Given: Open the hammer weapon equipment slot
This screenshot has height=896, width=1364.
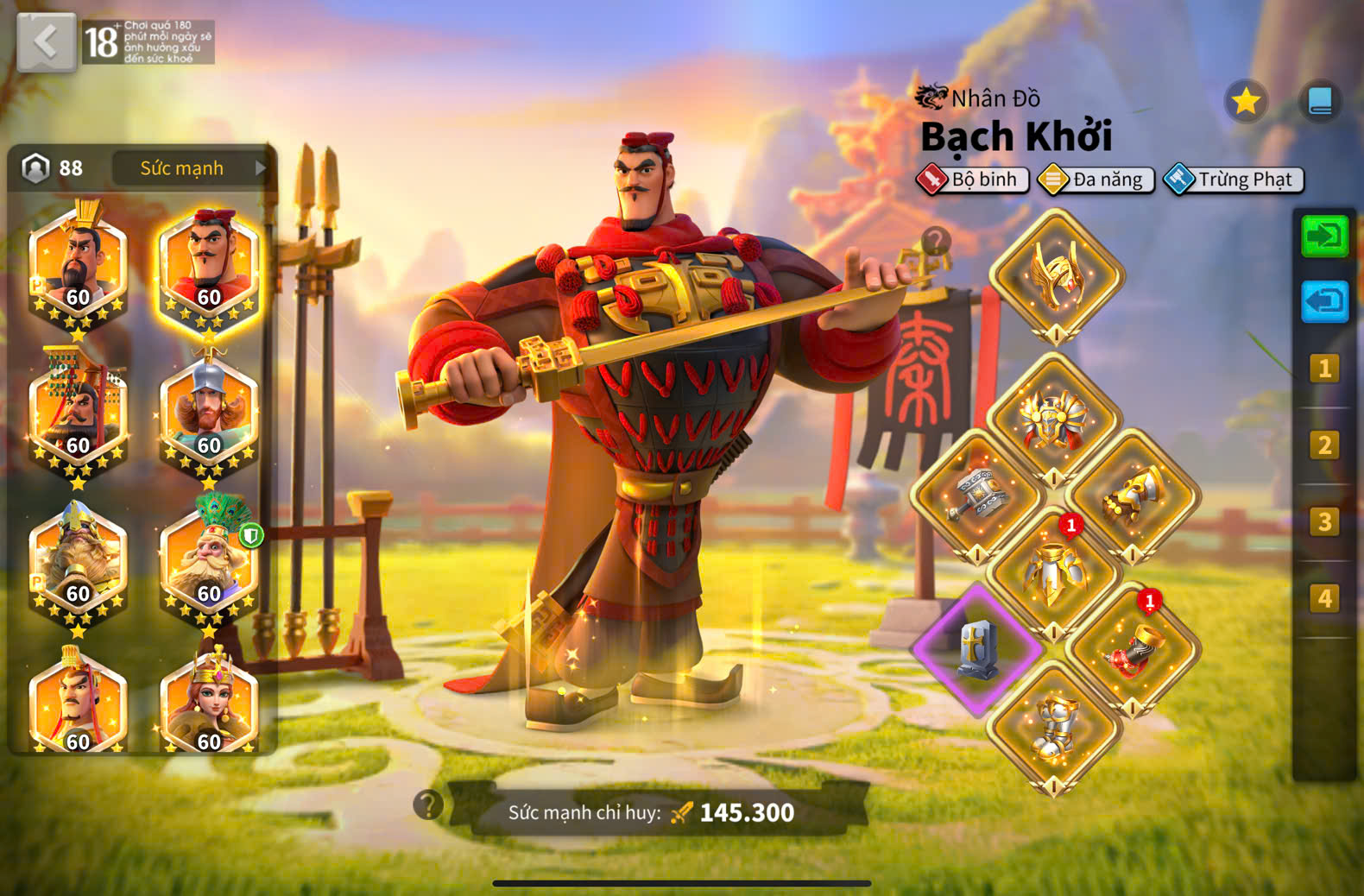Looking at the screenshot, I should (977, 496).
